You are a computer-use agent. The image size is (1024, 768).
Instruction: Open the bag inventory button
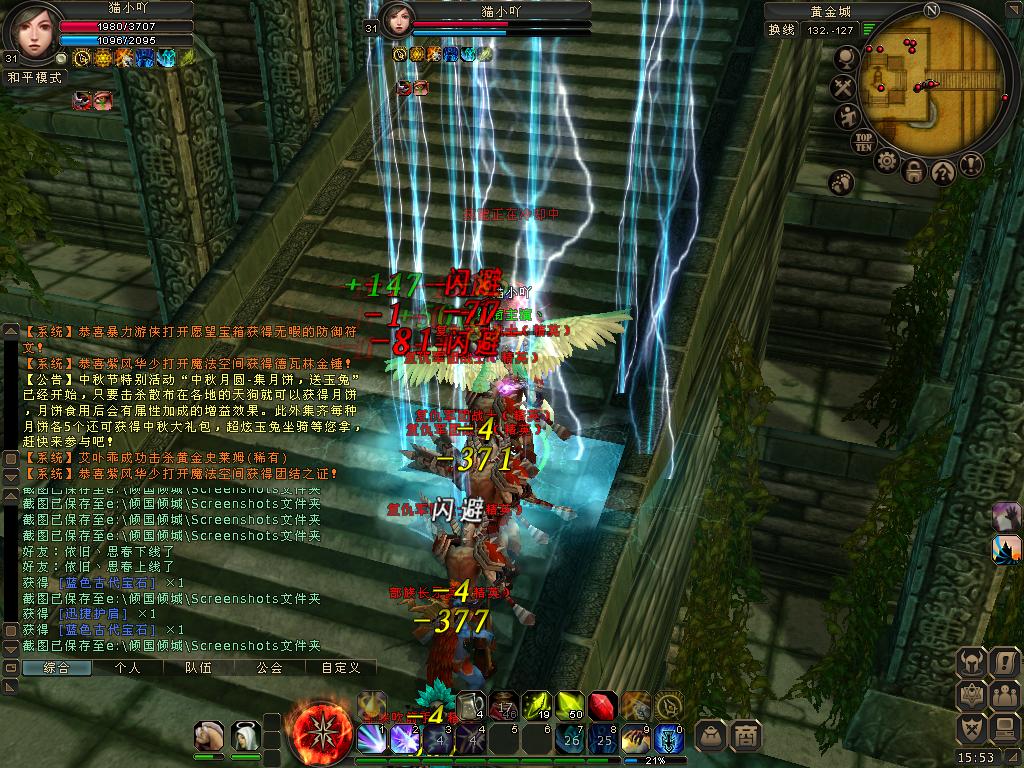point(710,735)
